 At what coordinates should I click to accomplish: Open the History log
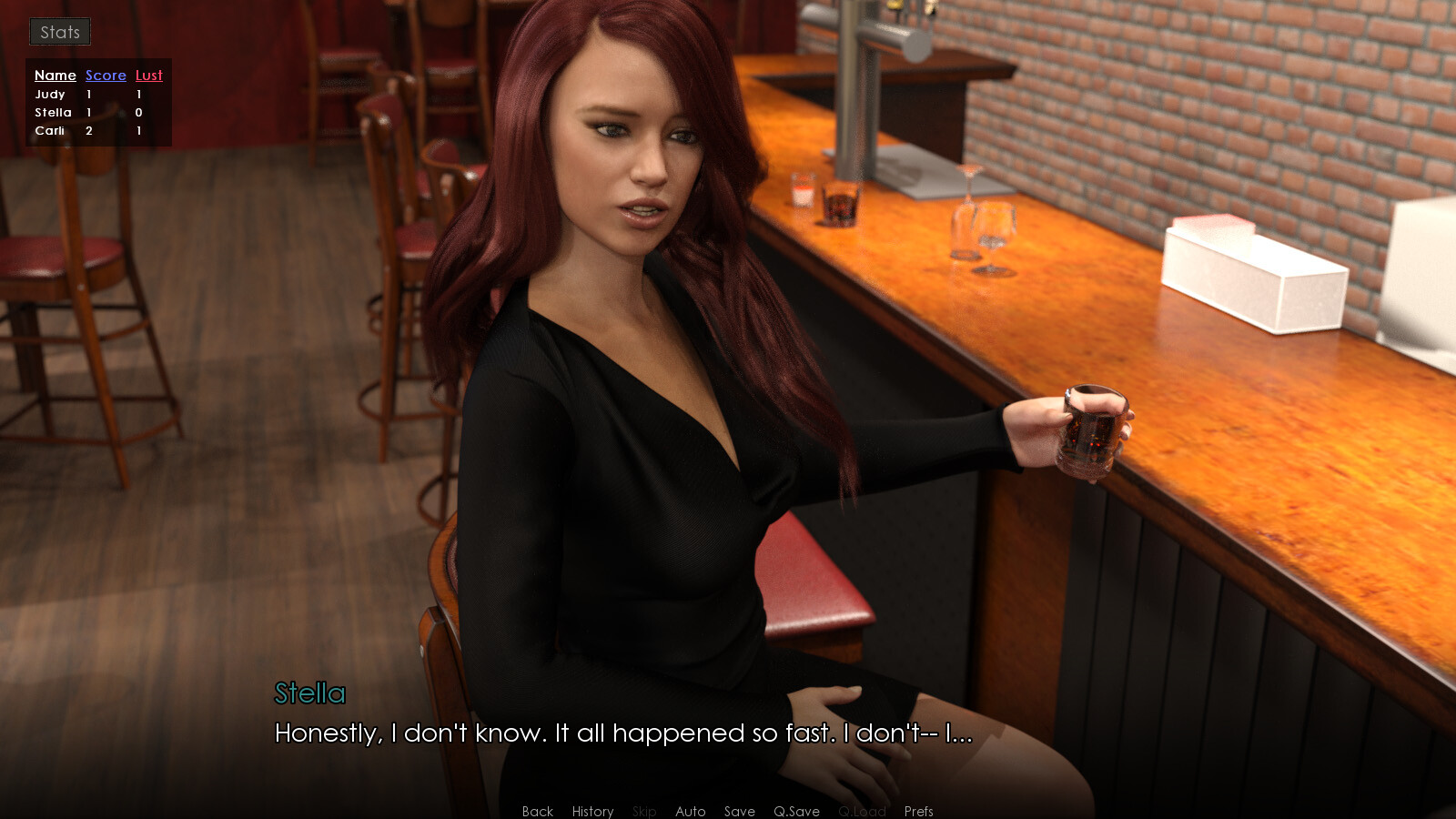click(592, 811)
